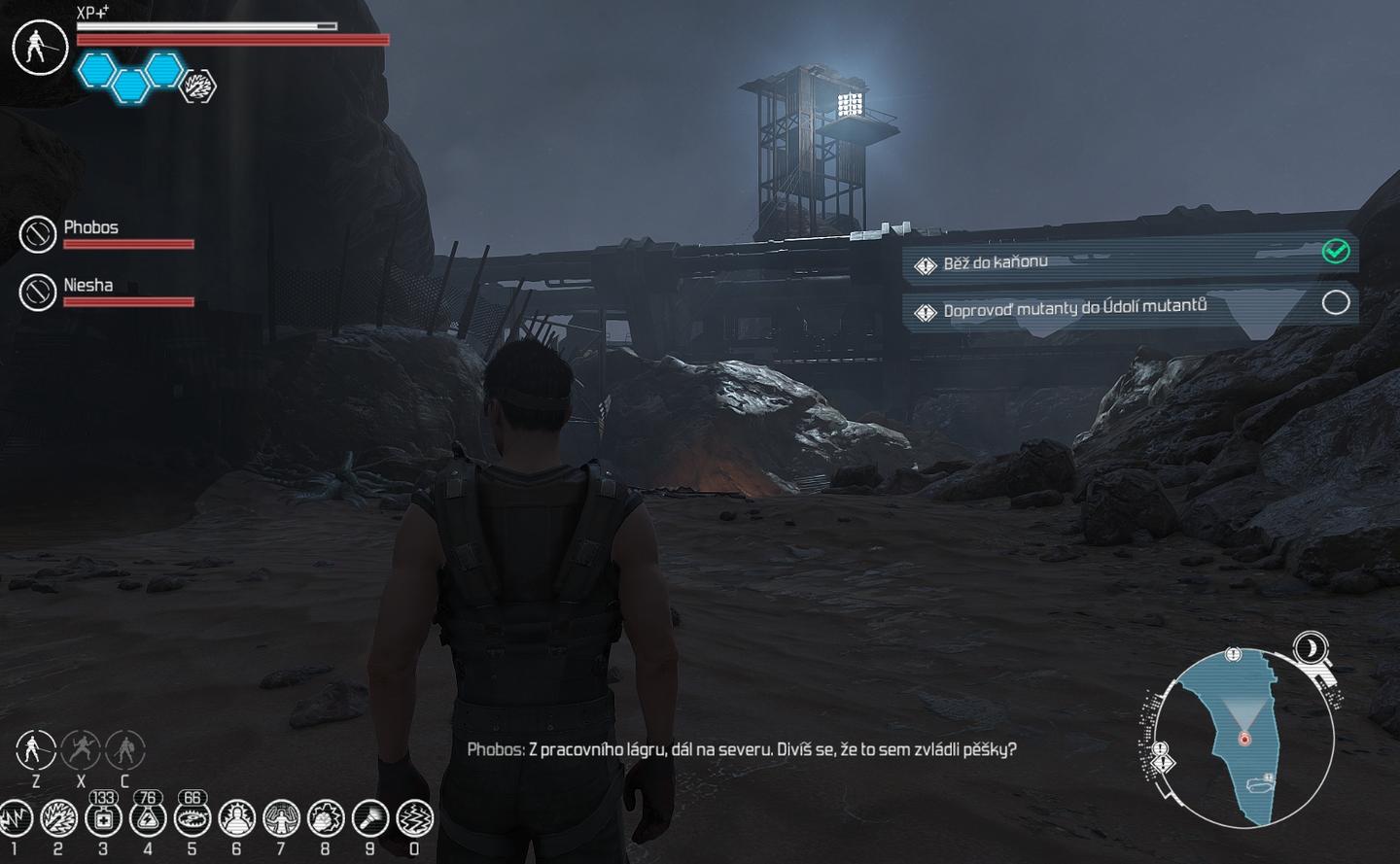Activate the fist punch ability in slot 8
Viewport: 1400px width, 864px height.
326,819
